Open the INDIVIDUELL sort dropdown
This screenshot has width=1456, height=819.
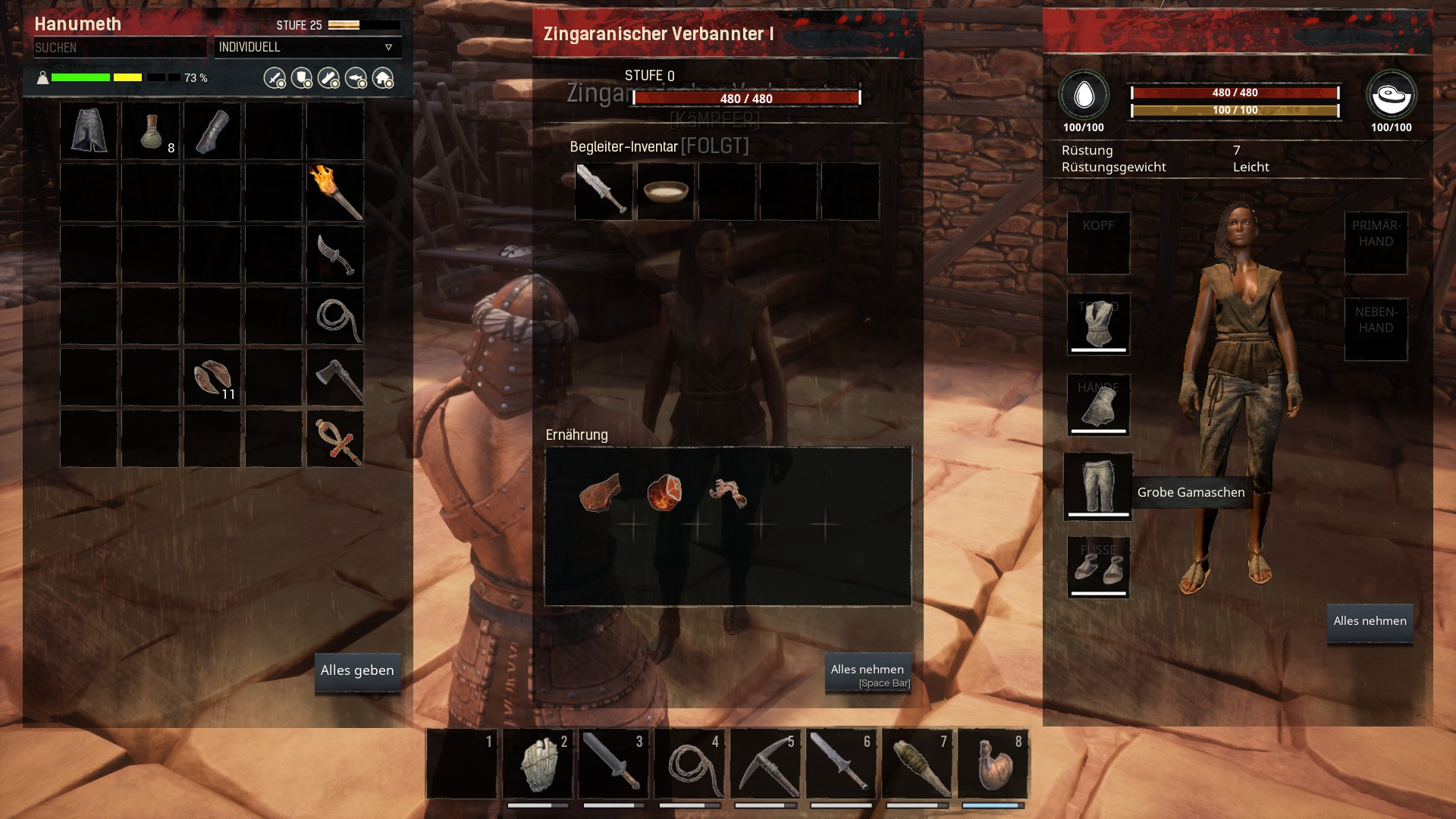[307, 48]
